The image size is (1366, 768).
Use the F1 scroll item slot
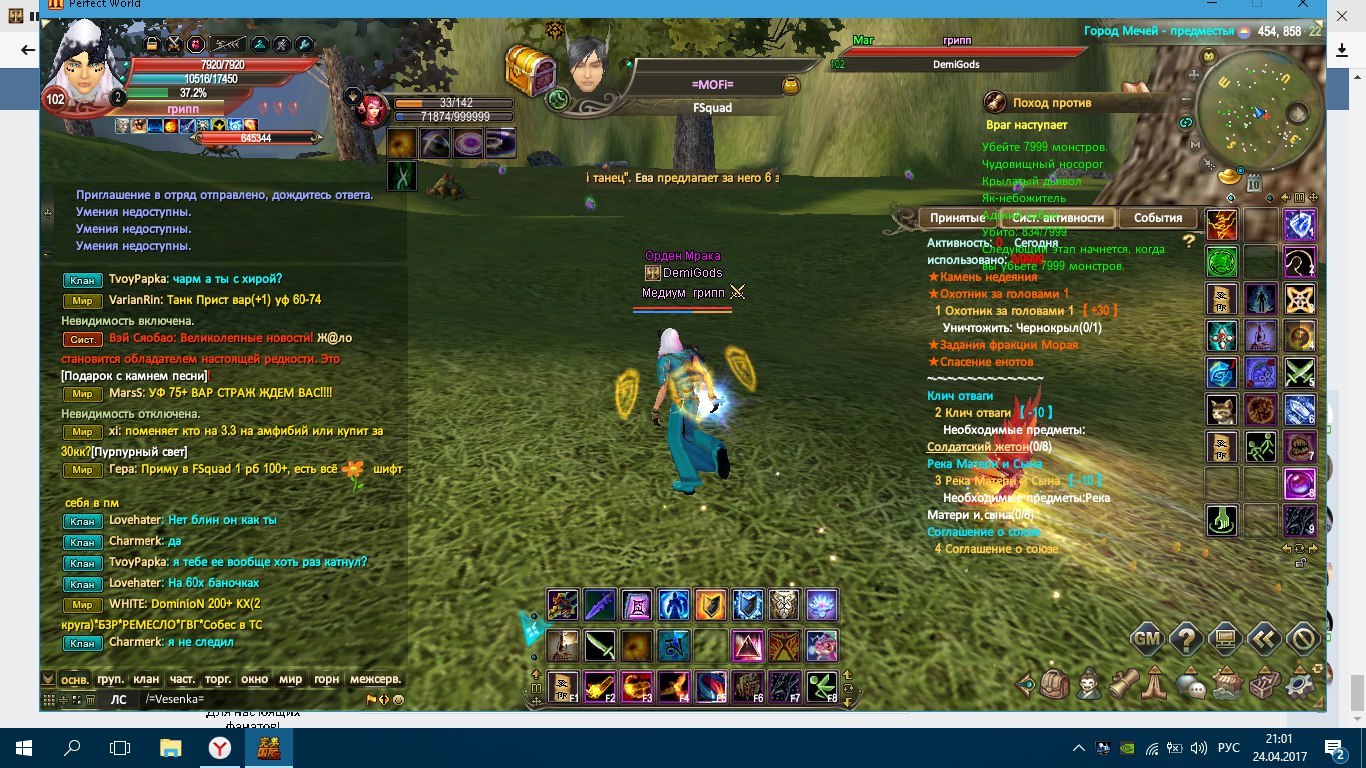(563, 687)
